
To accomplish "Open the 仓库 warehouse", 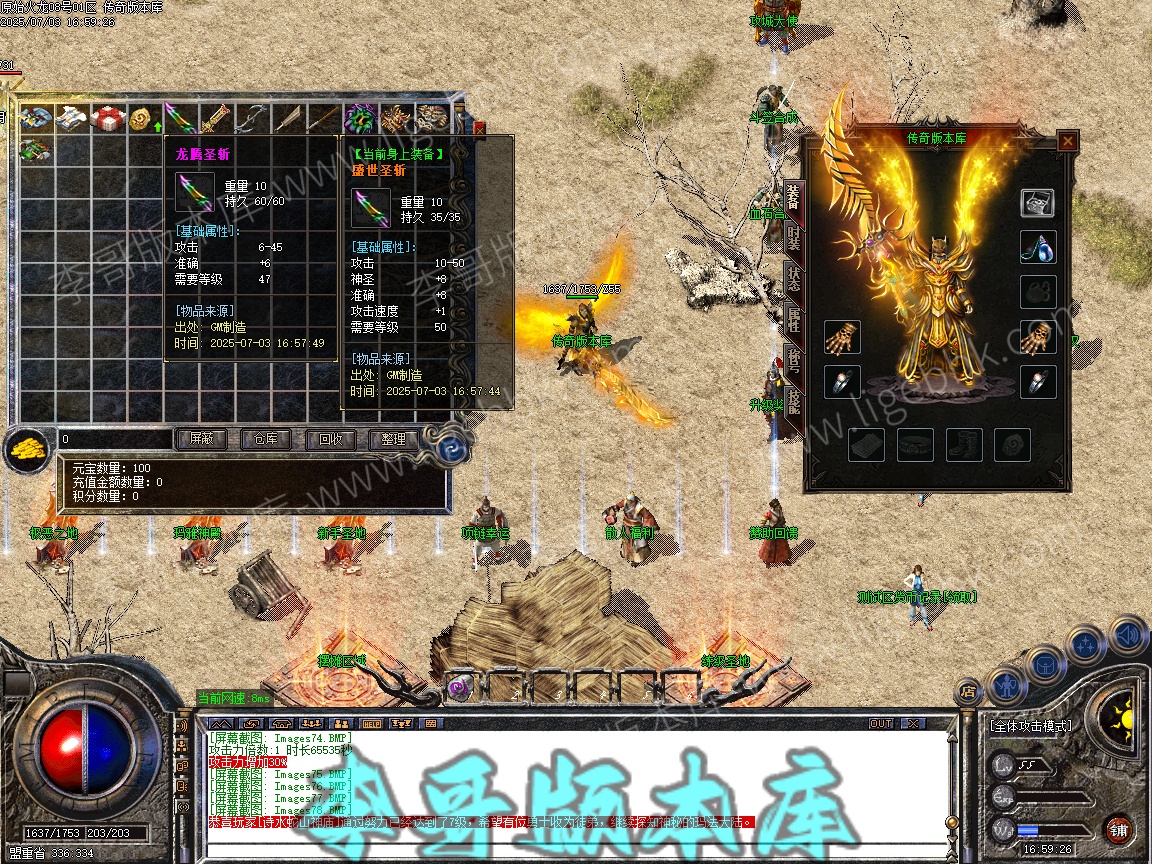I will click(x=265, y=439).
